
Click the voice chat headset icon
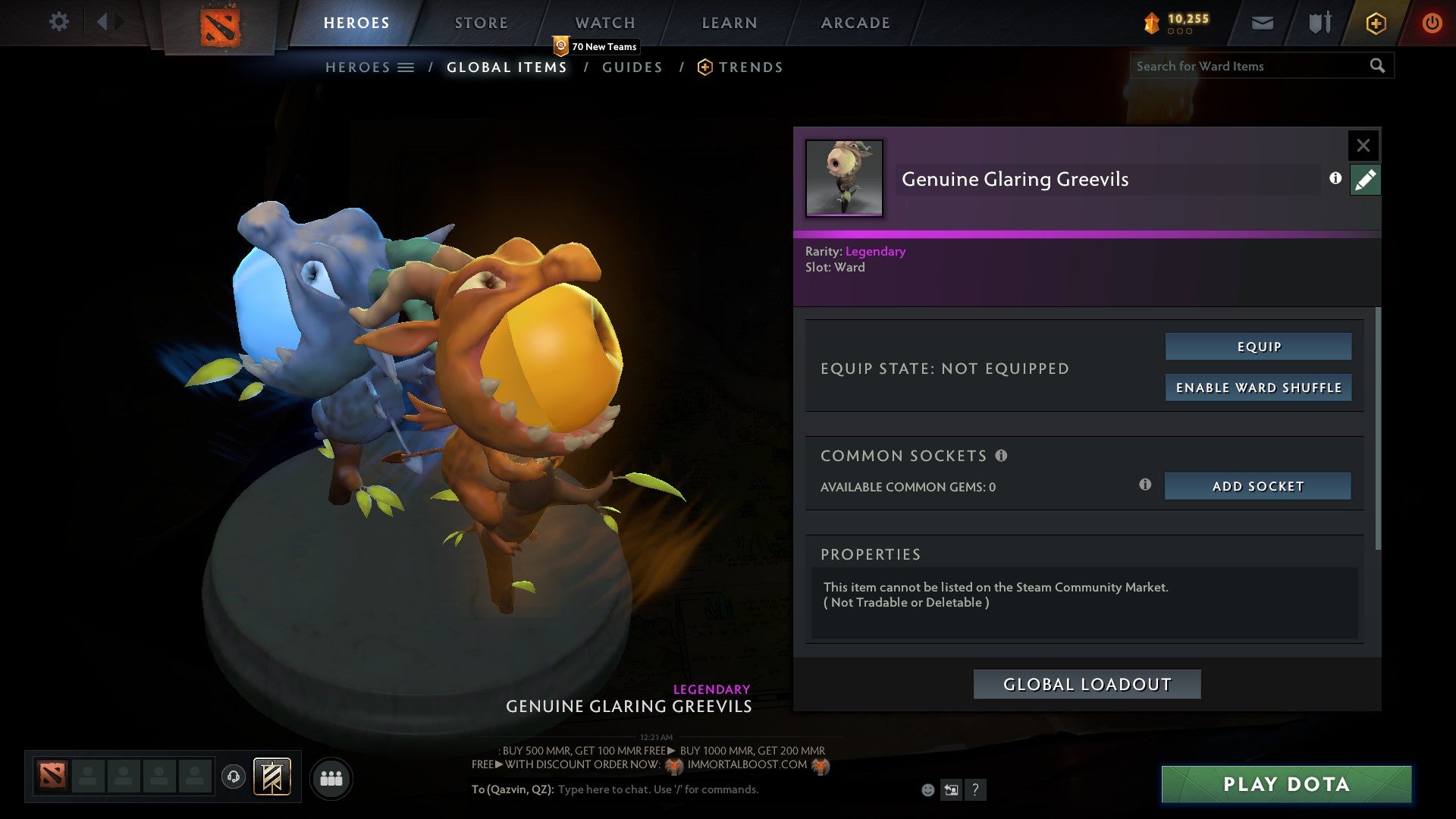(x=233, y=777)
